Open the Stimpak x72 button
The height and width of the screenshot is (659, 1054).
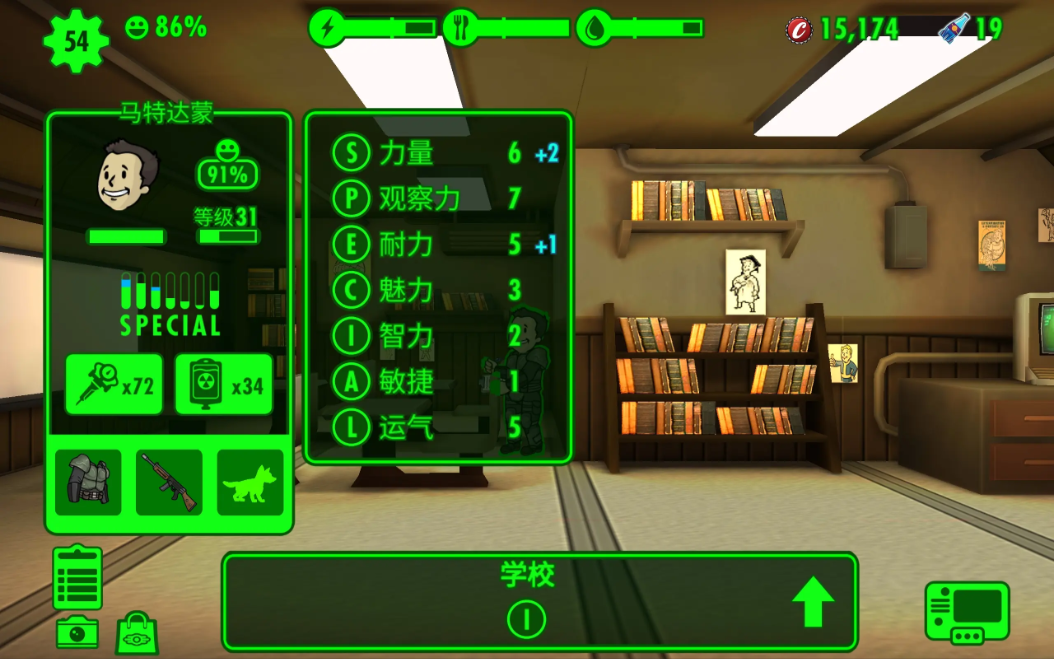point(113,384)
